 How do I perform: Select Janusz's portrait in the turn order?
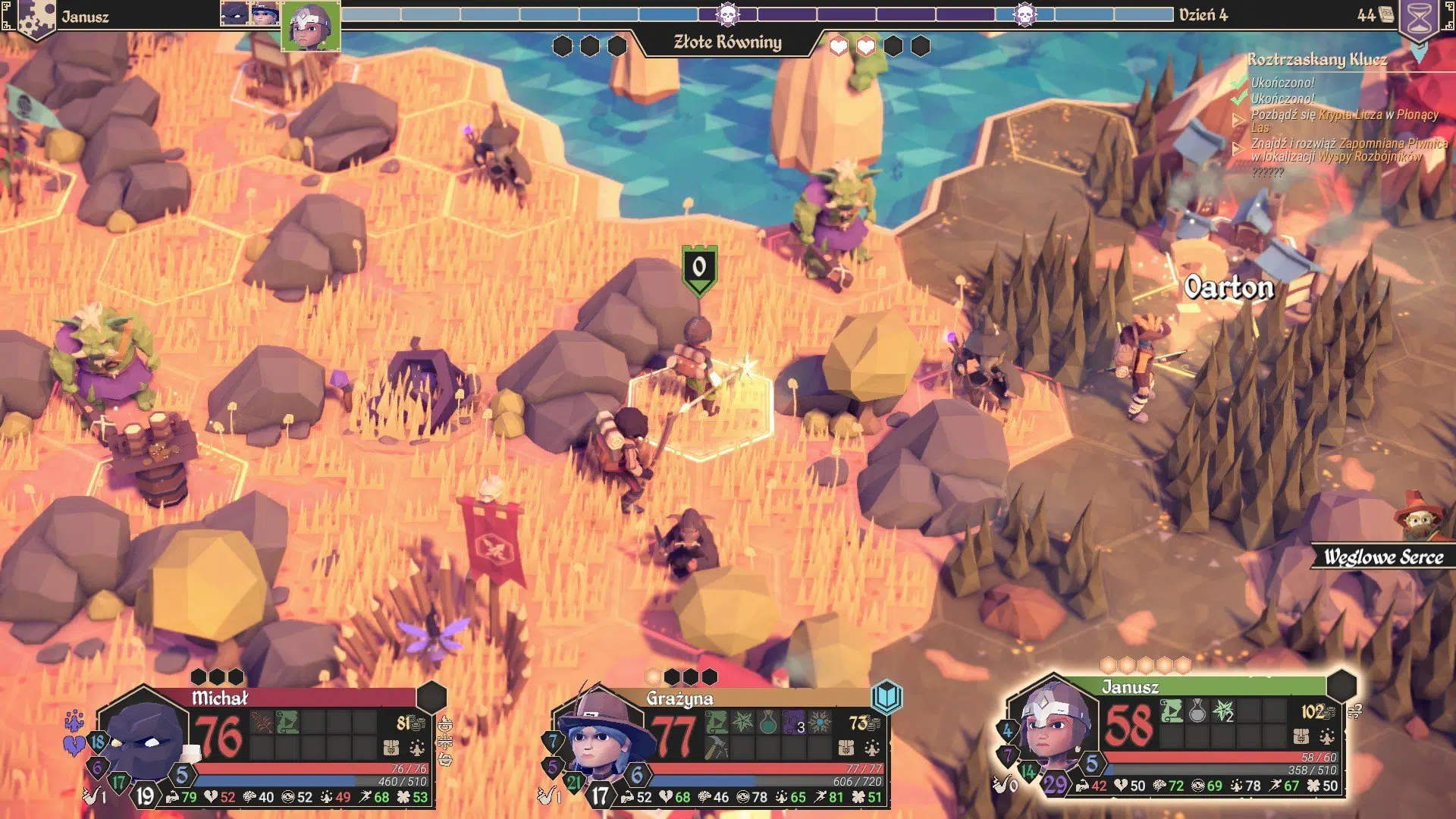(x=310, y=26)
